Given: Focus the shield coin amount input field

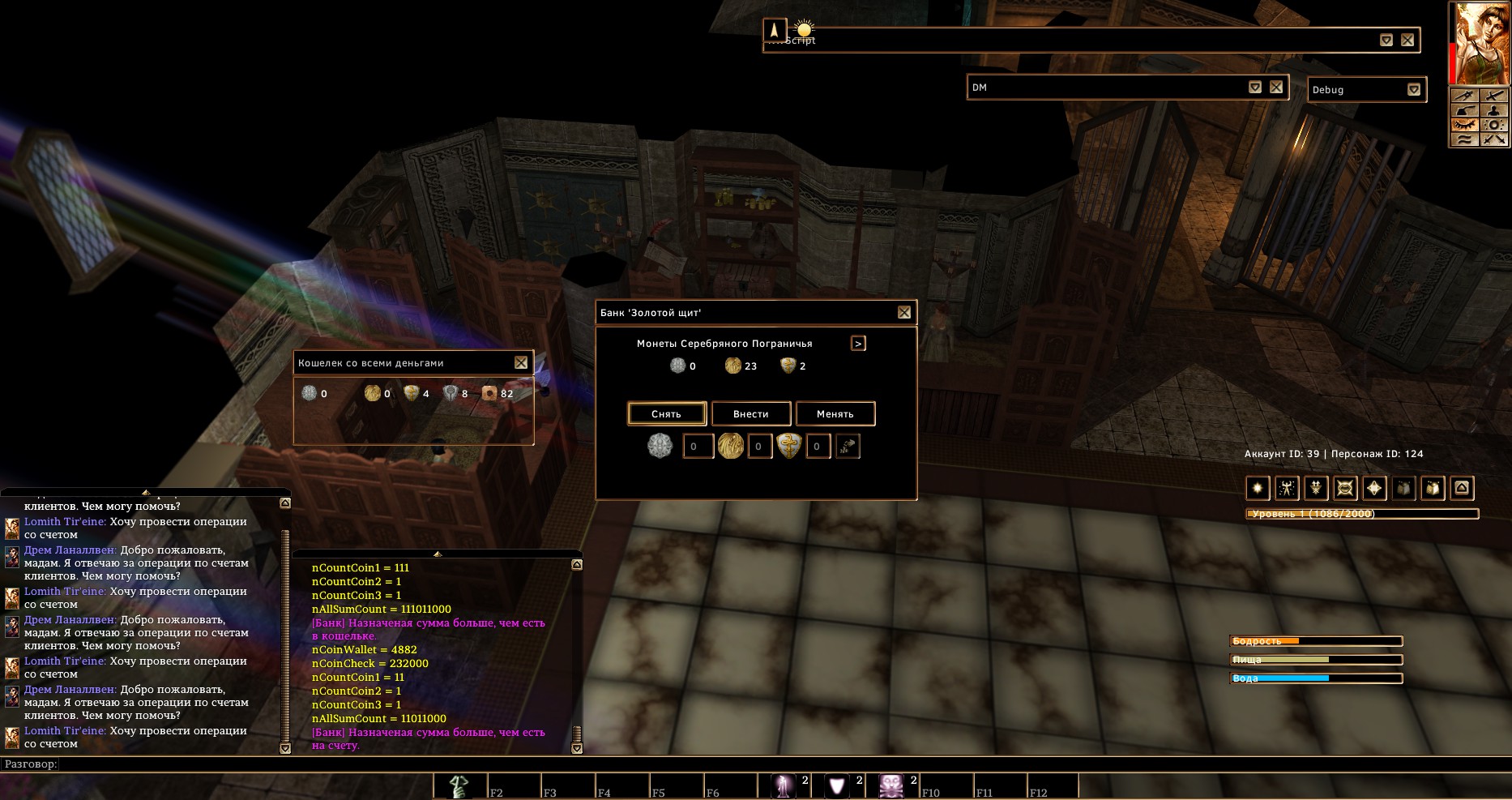Looking at the screenshot, I should pos(818,447).
